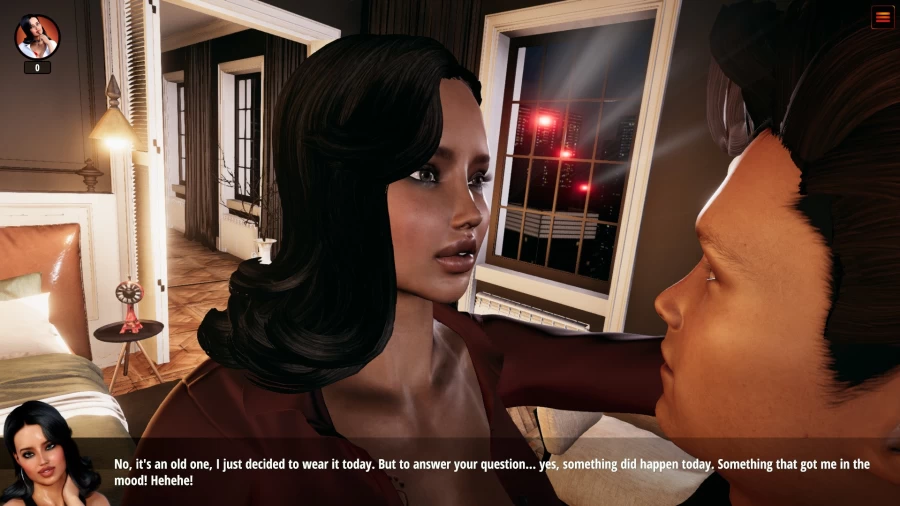Open the red hamburger menu button
The width and height of the screenshot is (900, 506).
[x=882, y=17]
